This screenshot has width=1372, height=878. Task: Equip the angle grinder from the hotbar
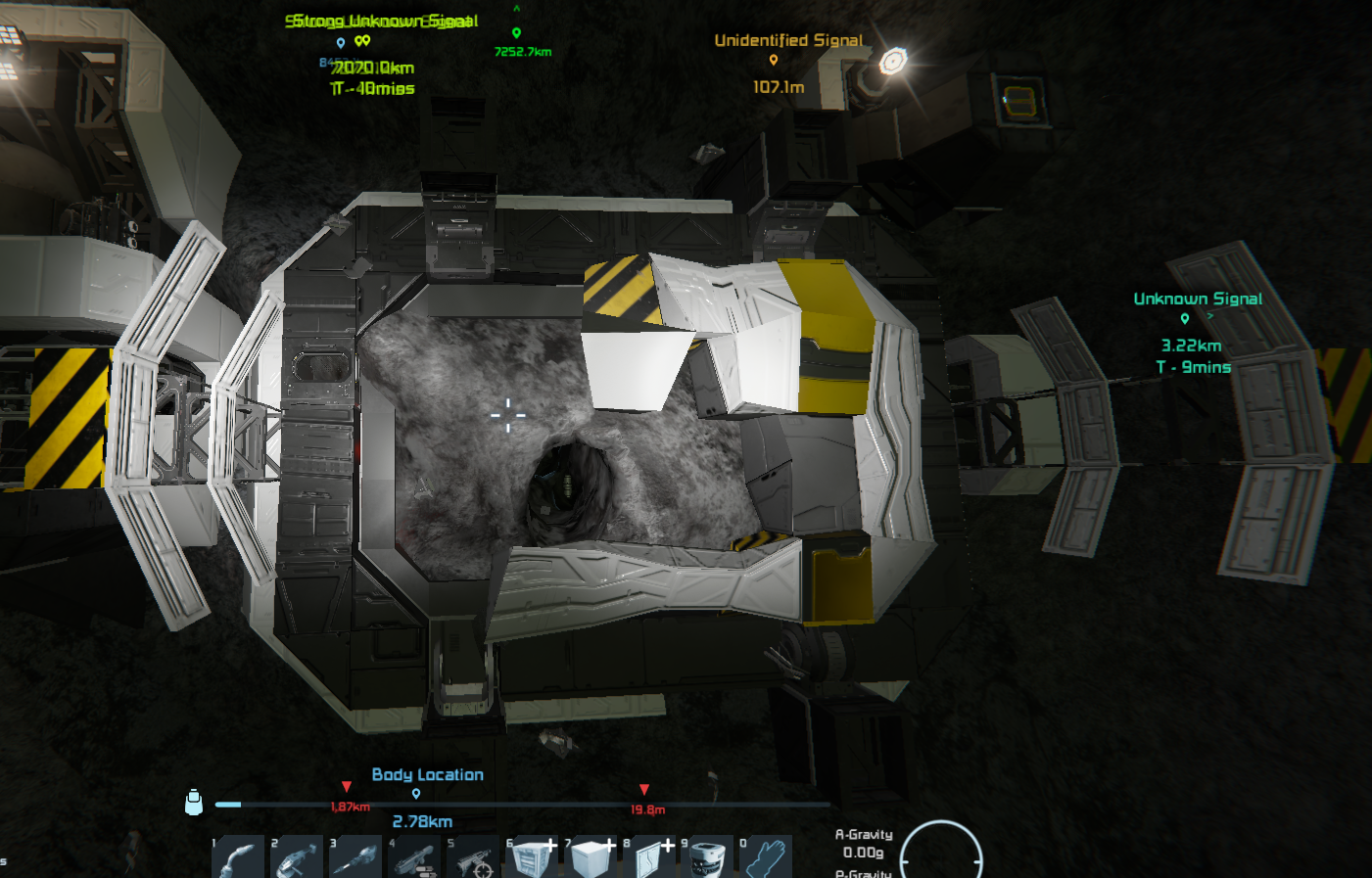(x=297, y=858)
